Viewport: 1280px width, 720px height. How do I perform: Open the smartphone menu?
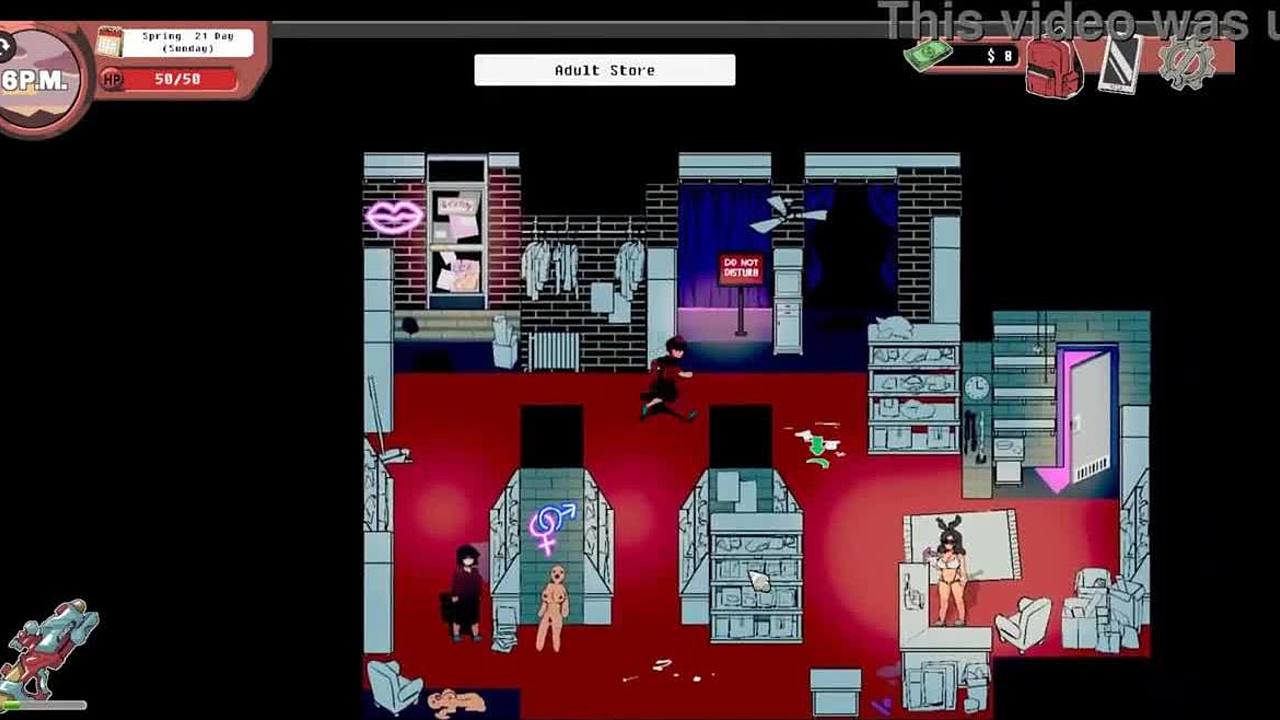tap(1120, 64)
